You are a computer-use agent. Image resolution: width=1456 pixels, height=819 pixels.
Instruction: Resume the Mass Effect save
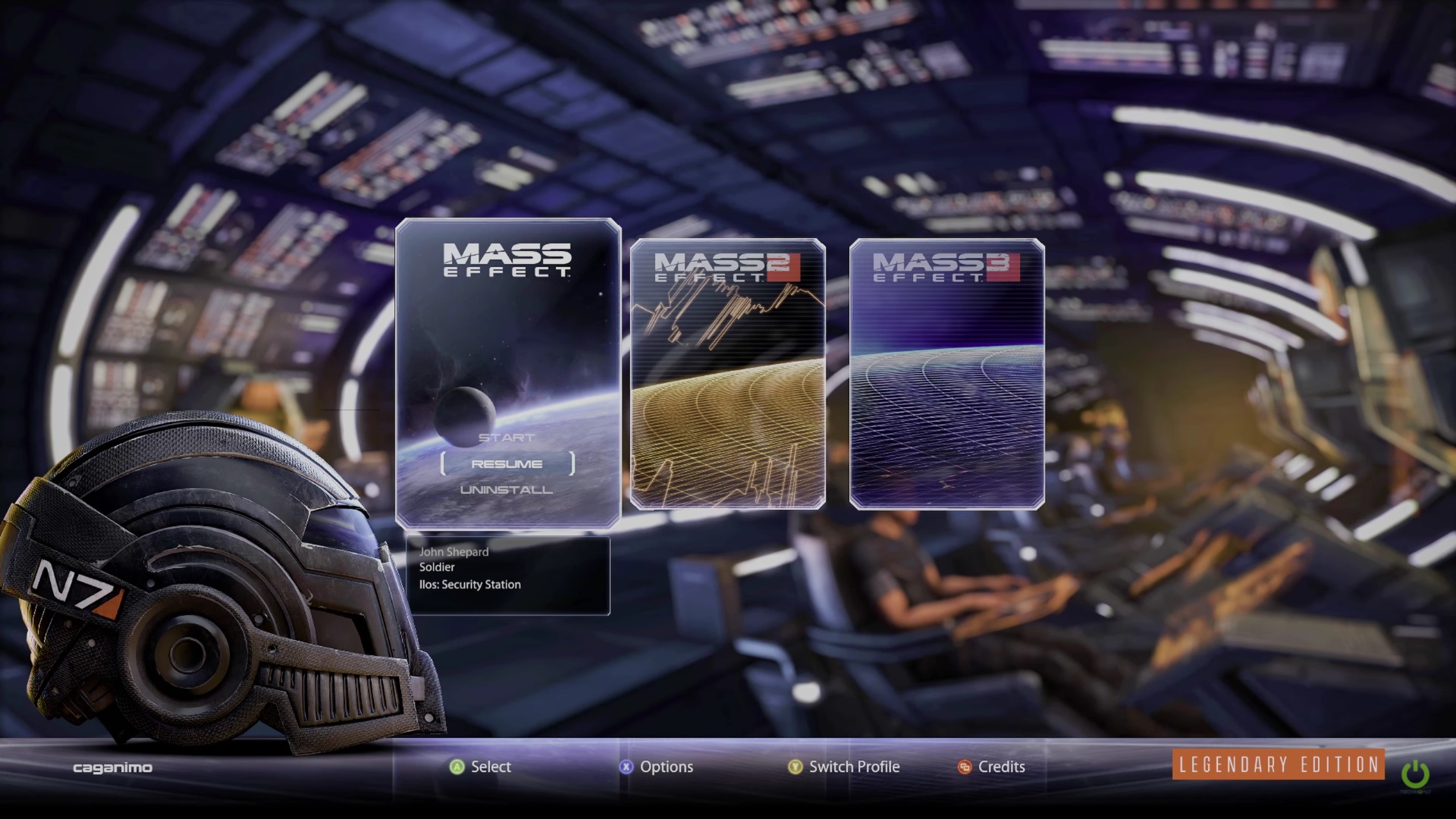[507, 464]
